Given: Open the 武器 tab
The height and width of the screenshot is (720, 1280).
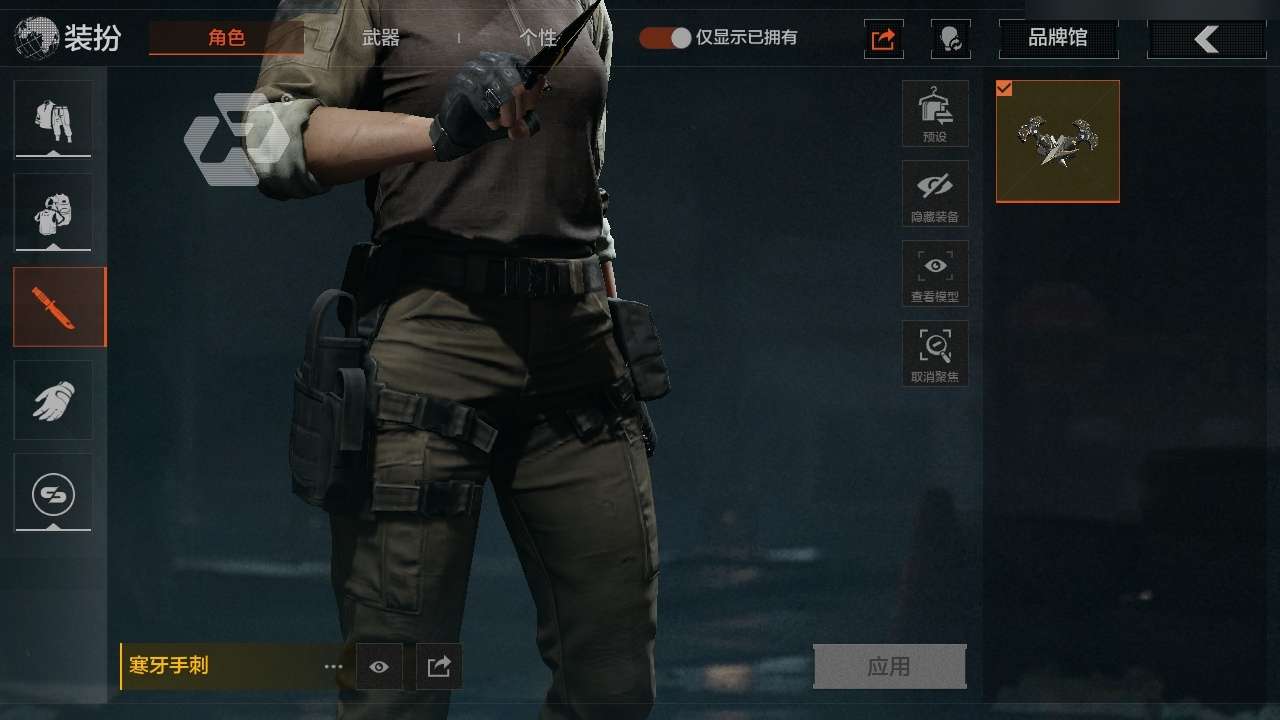Looking at the screenshot, I should pos(380,38).
